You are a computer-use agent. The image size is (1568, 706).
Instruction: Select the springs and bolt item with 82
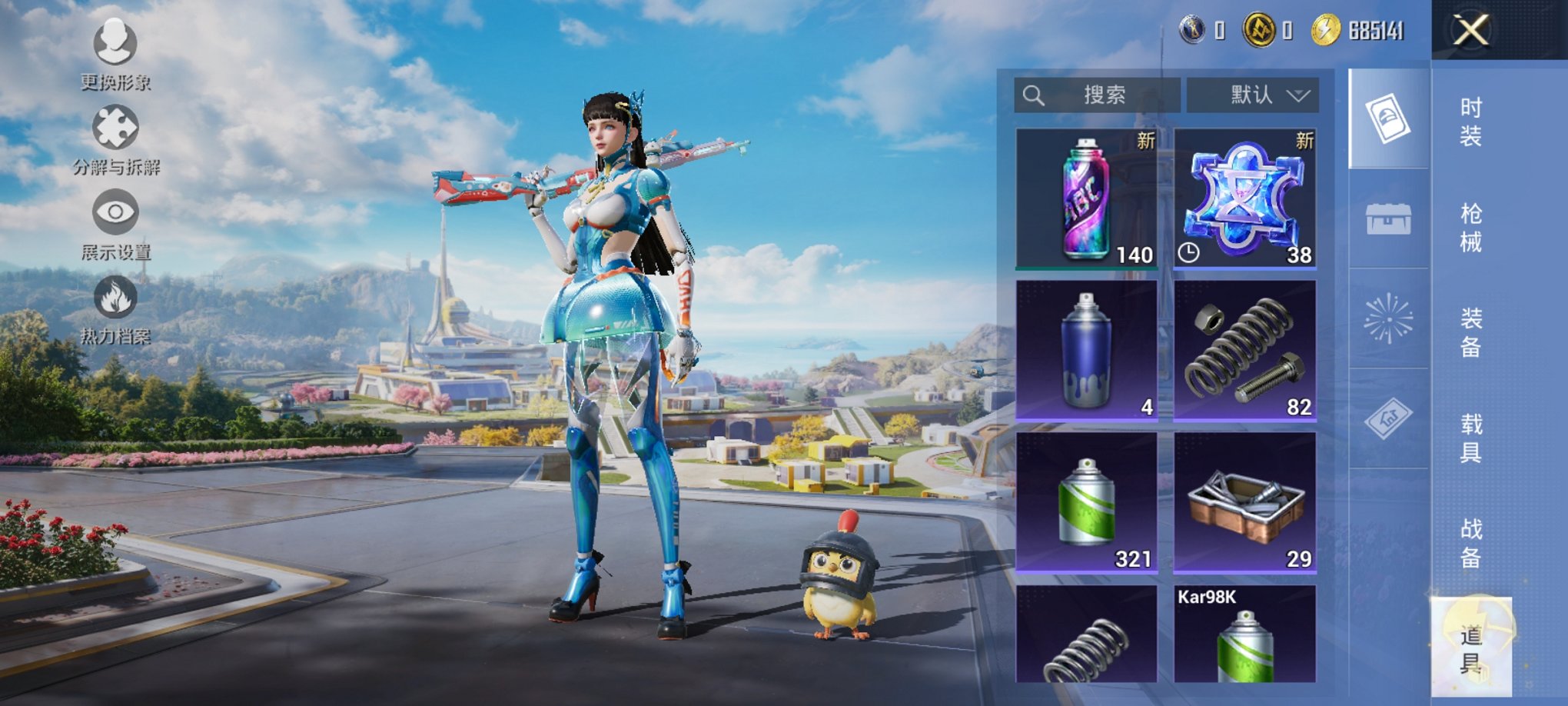click(1244, 351)
